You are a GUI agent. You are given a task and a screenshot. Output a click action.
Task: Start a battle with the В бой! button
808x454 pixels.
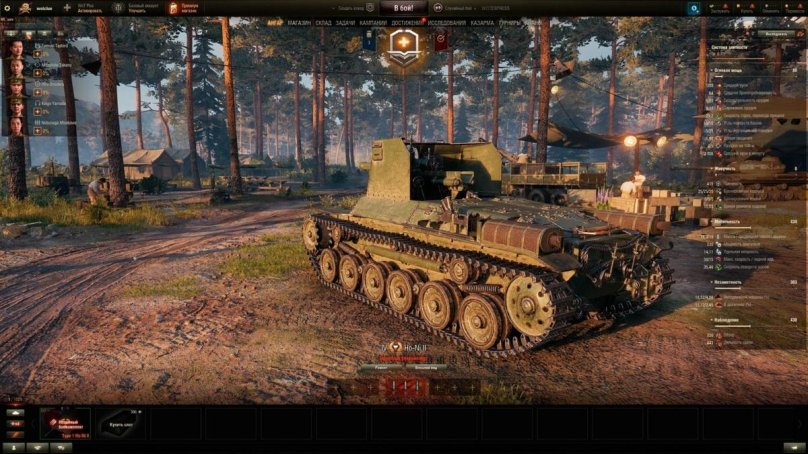point(403,8)
